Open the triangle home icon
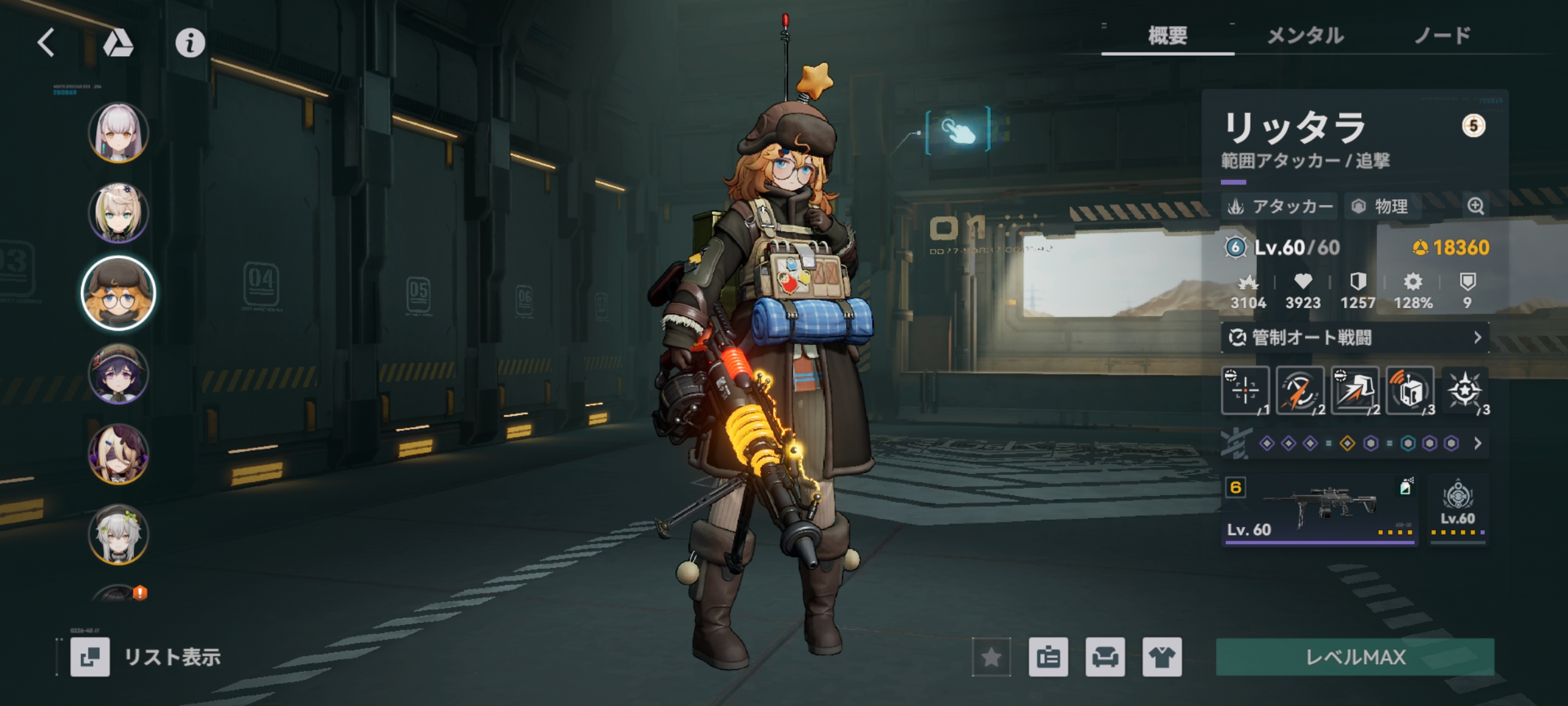The image size is (1568, 706). click(x=118, y=43)
